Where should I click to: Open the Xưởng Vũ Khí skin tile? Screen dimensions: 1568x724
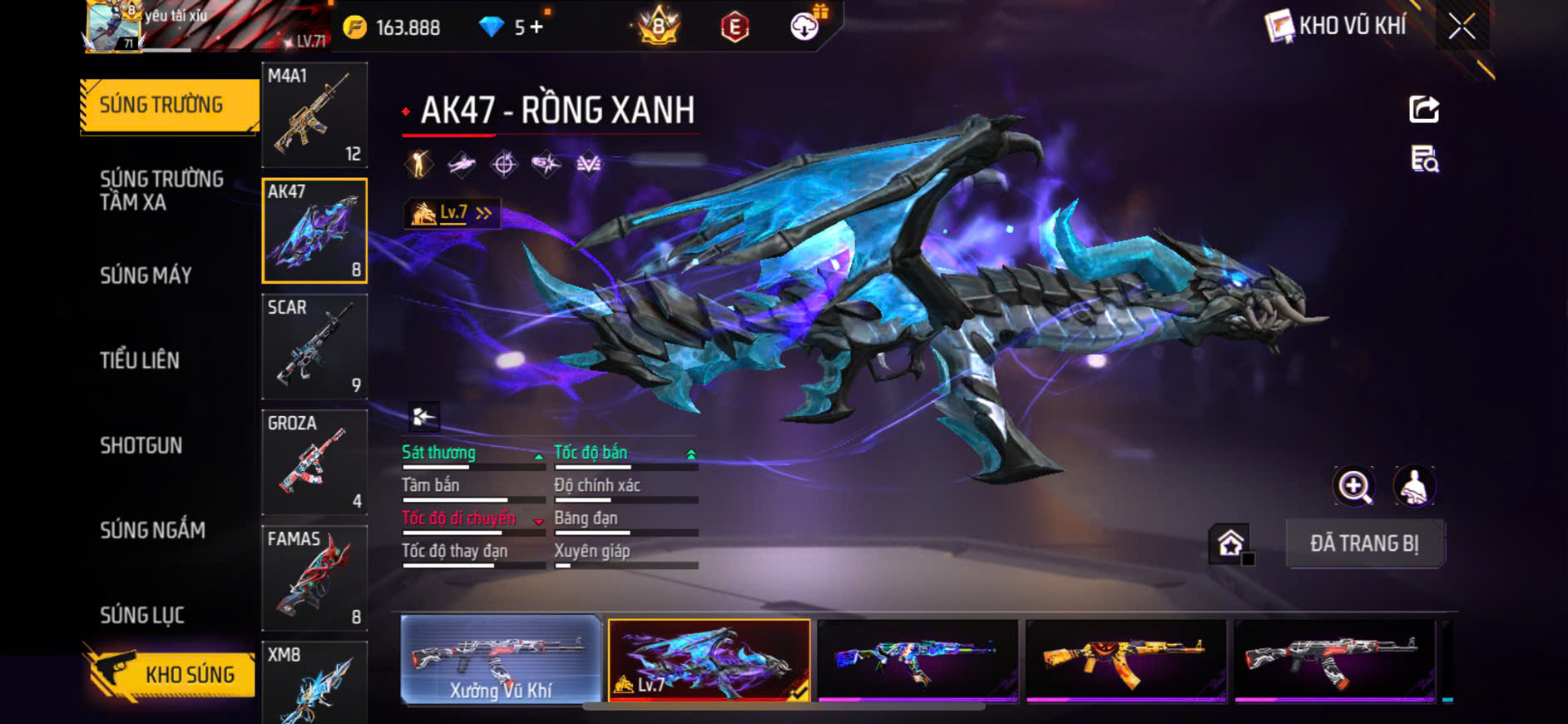pyautogui.click(x=501, y=660)
